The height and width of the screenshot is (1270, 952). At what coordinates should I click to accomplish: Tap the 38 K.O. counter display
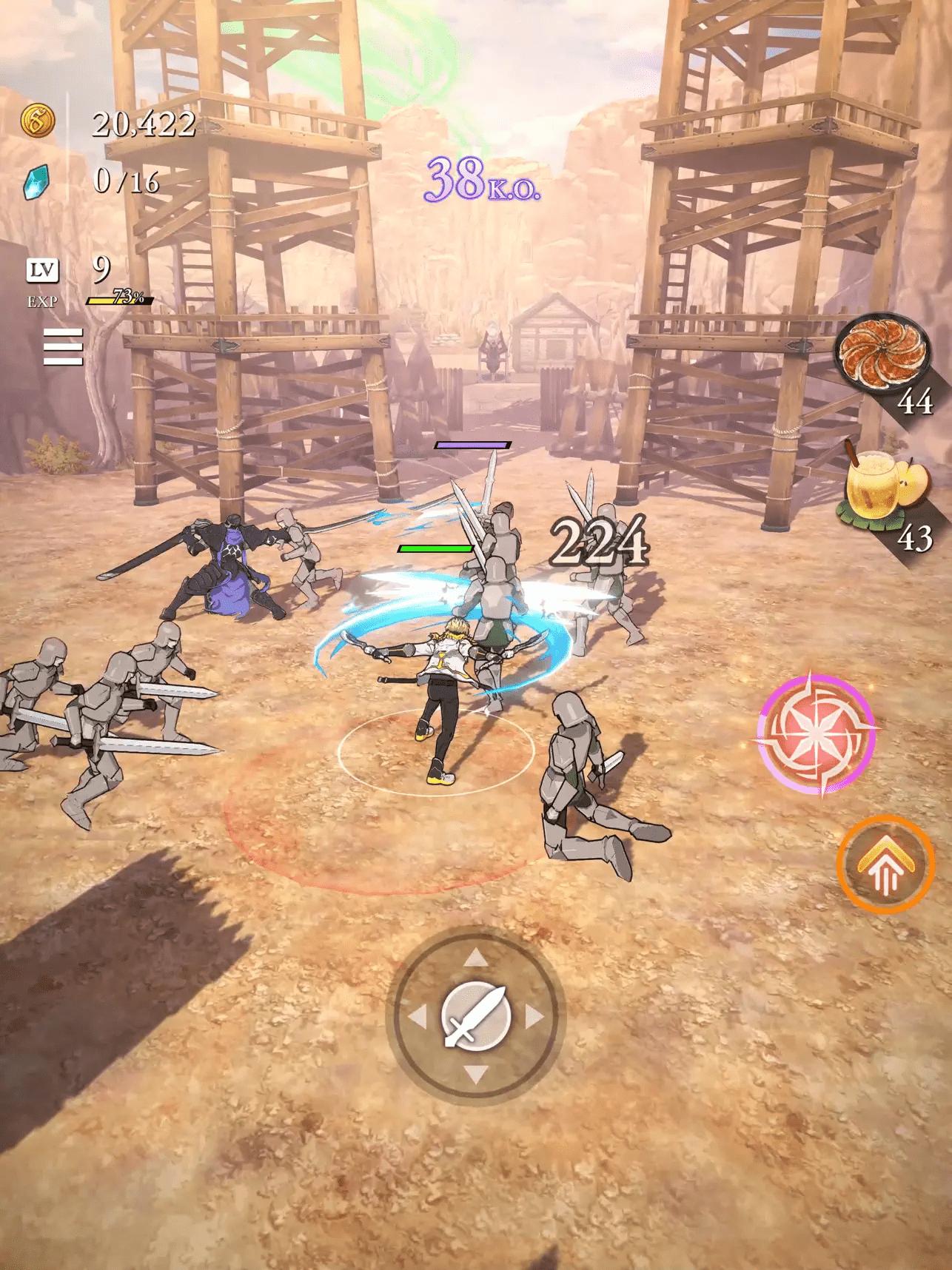pos(483,180)
